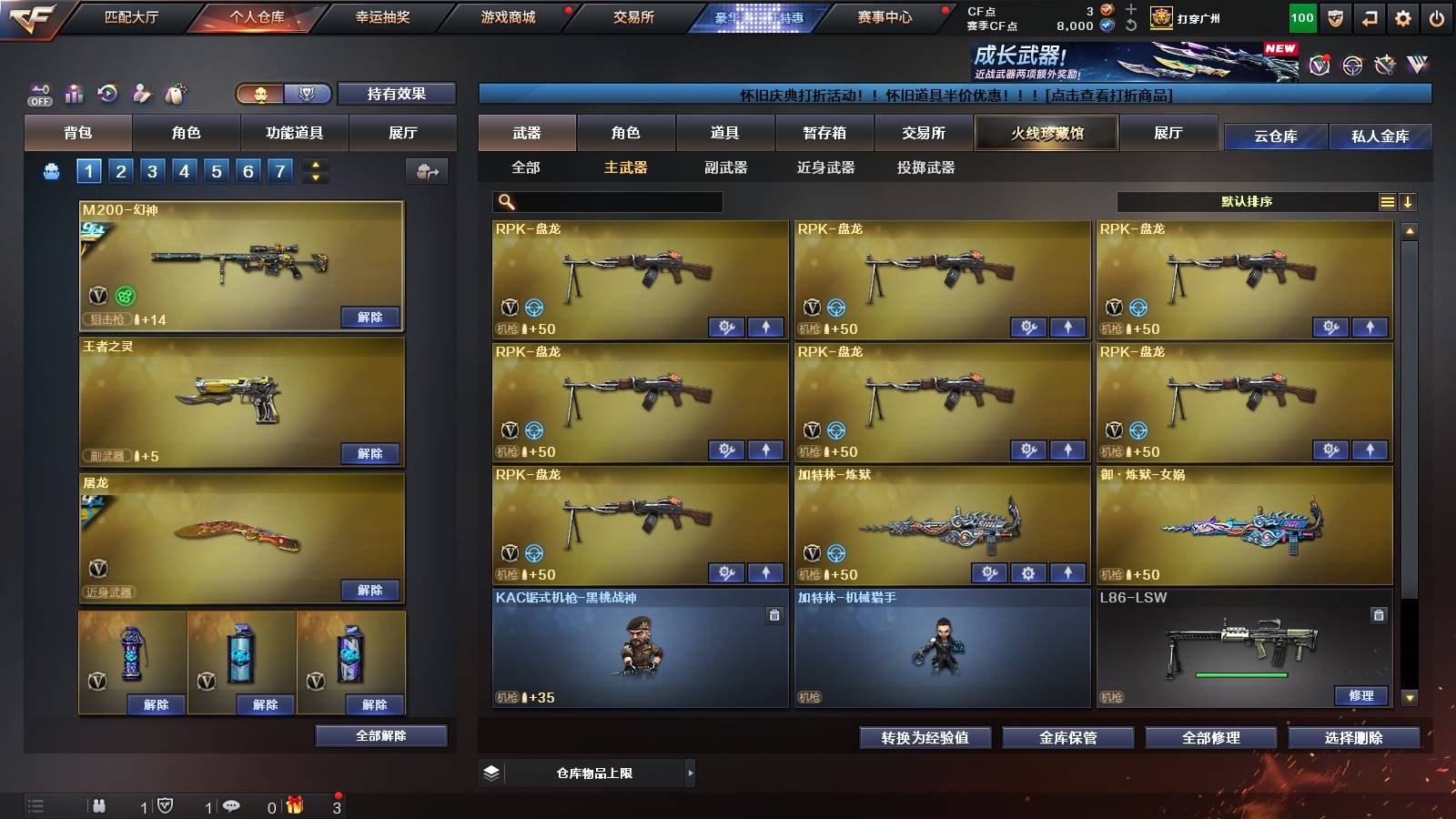Click the 全部解除 button below the backpack
Screen dimensions: 1456x819
click(382, 735)
